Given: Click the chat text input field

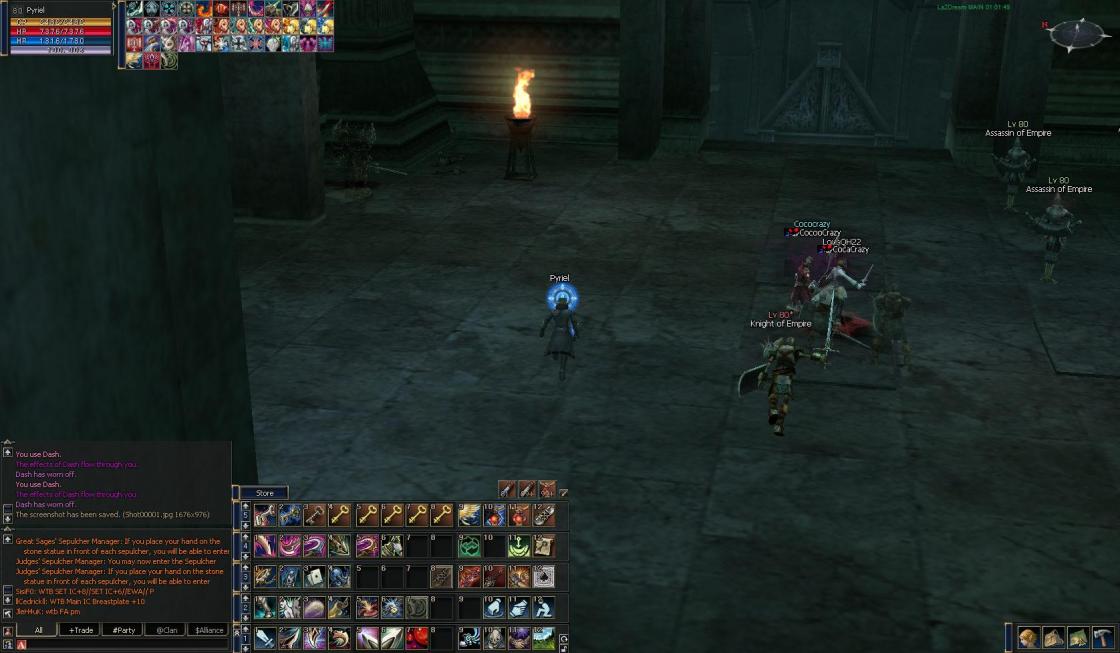Looking at the screenshot, I should 120,645.
